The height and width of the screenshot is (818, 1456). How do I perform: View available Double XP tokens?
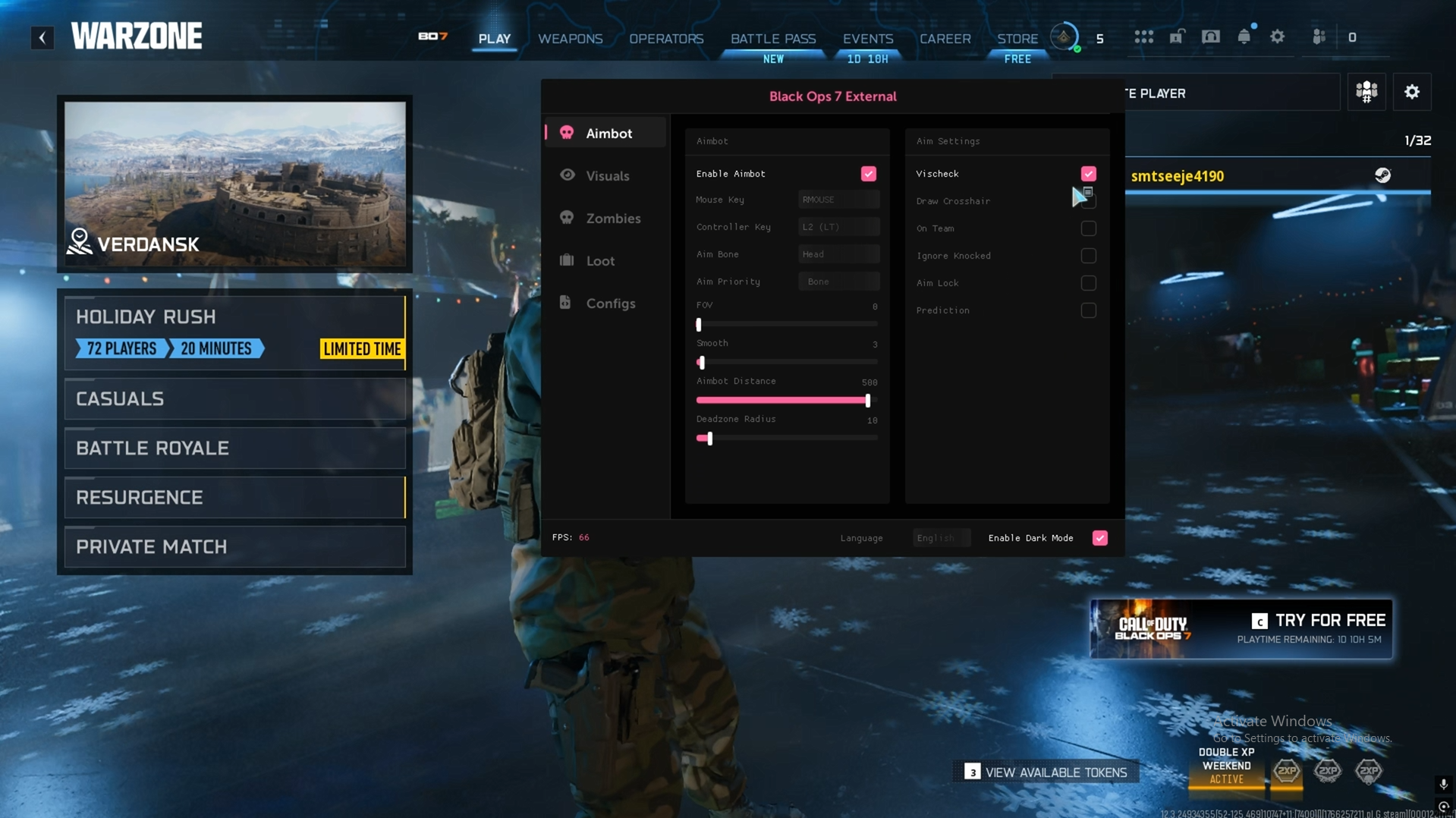coord(1046,772)
